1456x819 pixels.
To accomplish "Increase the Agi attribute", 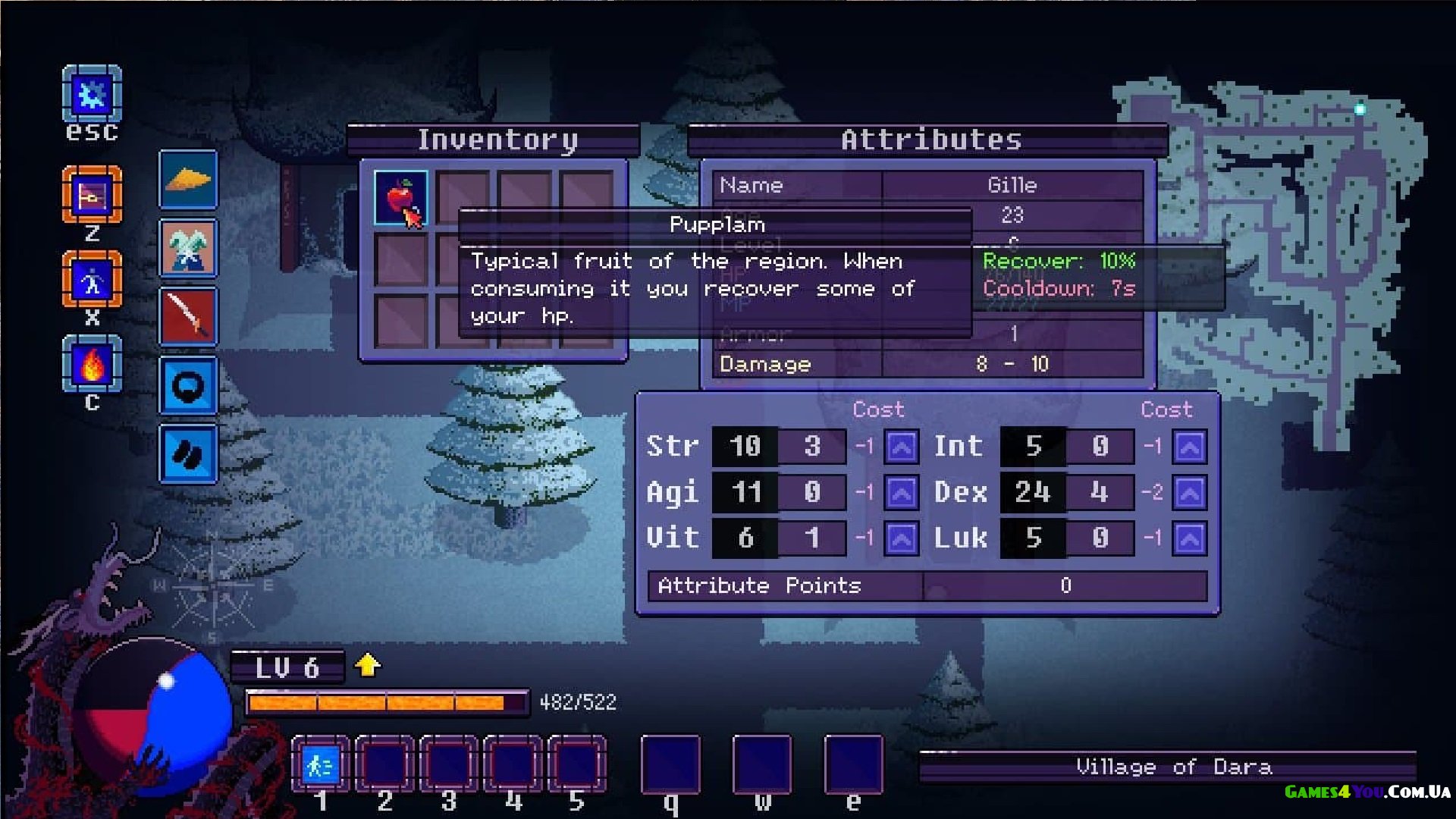I will click(x=902, y=493).
